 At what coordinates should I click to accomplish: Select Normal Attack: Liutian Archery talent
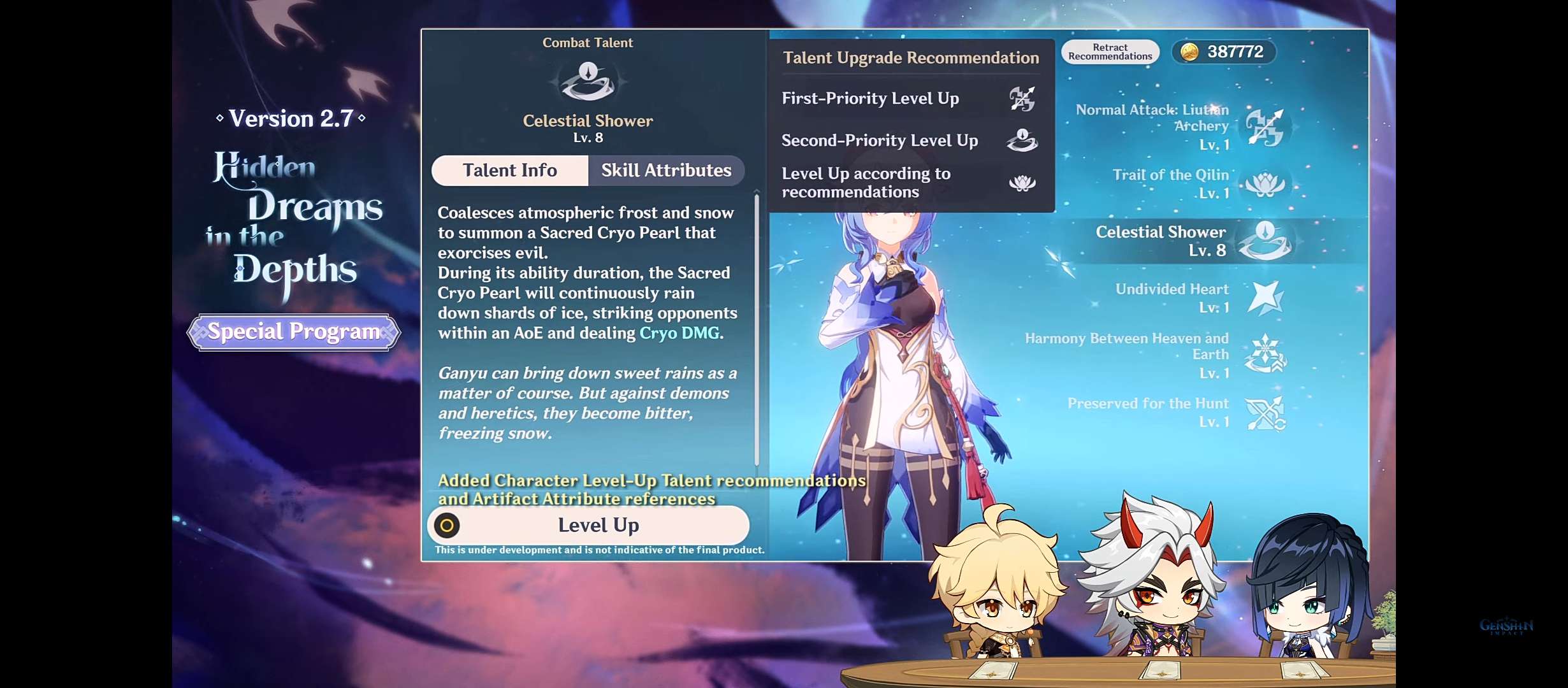[x=1265, y=127]
